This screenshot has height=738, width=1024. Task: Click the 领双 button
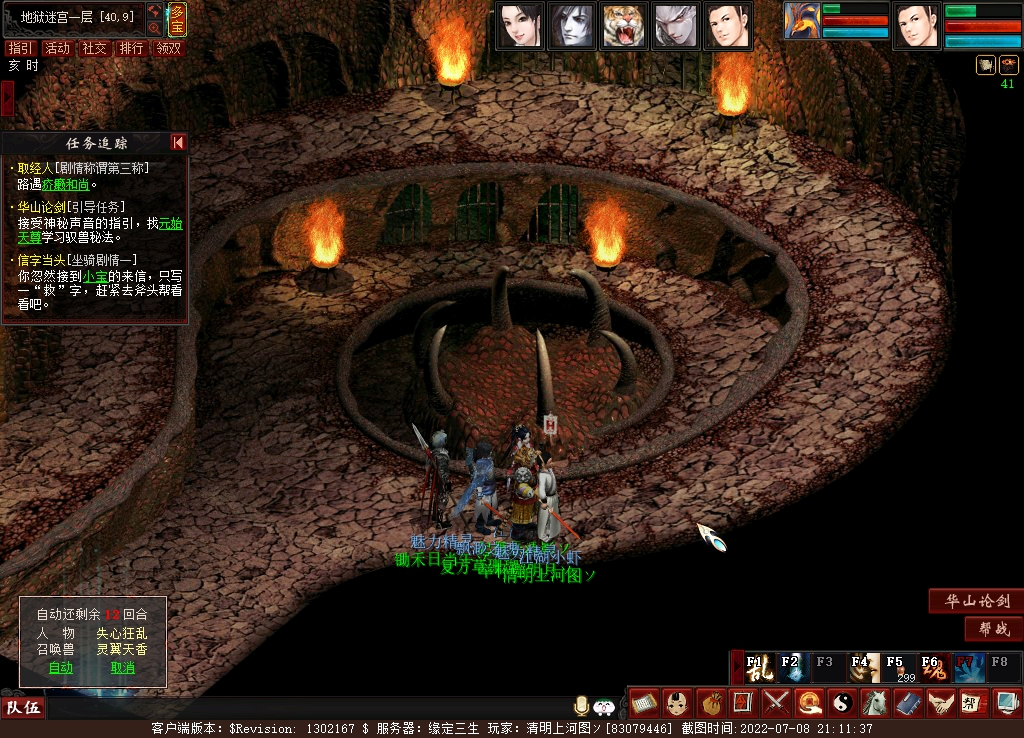coord(169,48)
